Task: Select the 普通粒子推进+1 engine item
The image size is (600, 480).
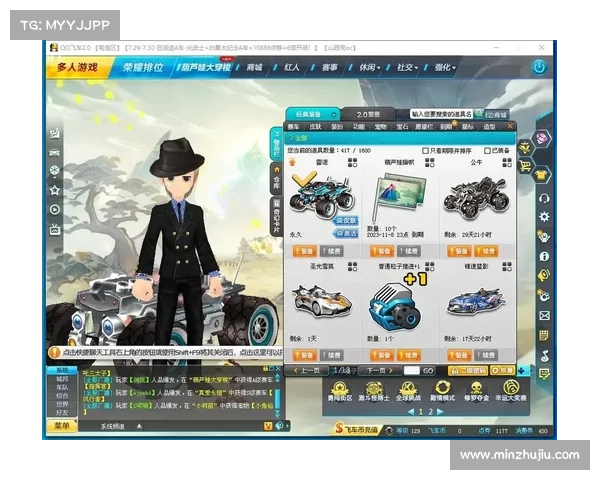Action: (398, 300)
